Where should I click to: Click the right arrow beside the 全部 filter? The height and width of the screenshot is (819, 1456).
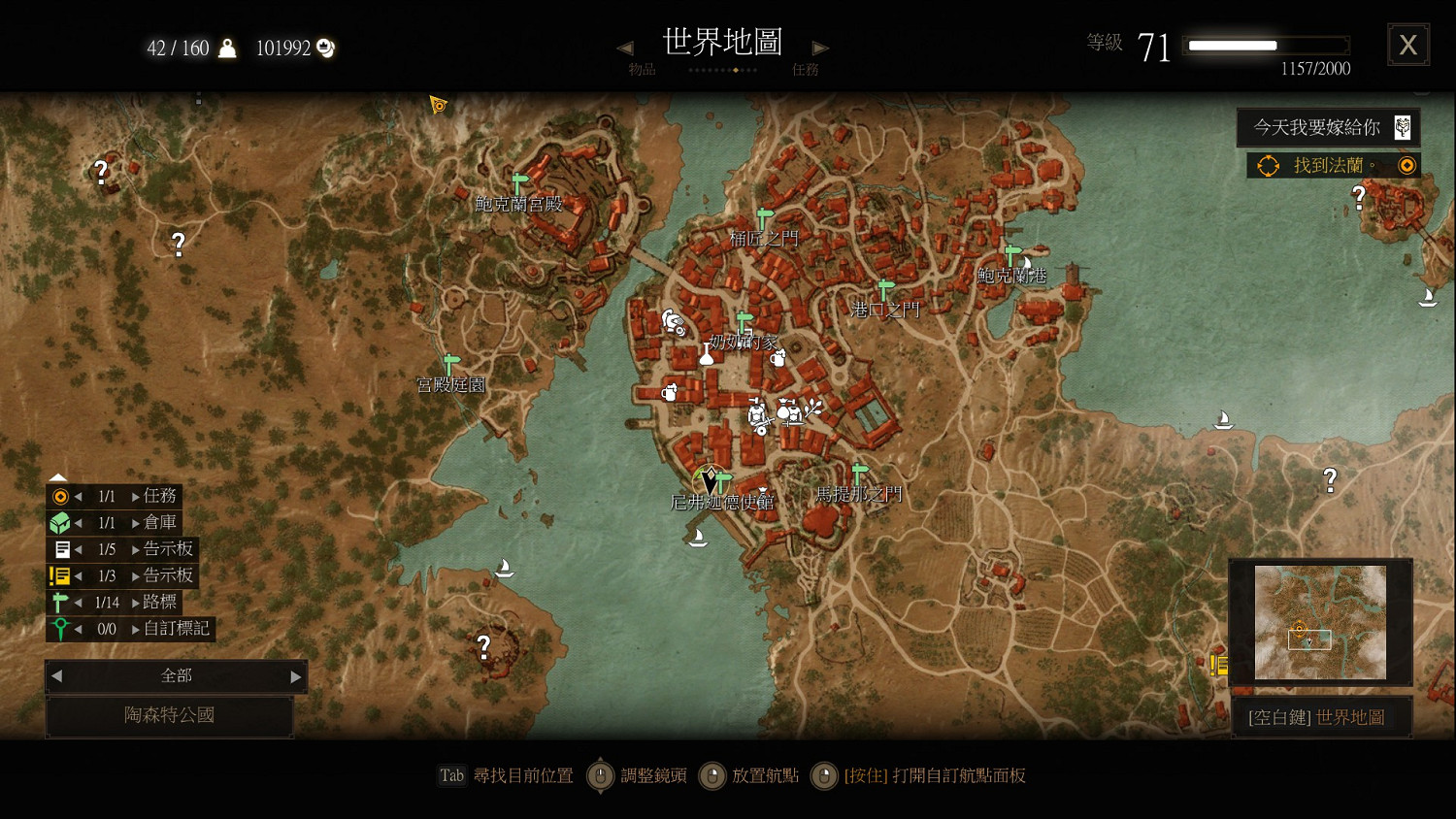[x=295, y=675]
